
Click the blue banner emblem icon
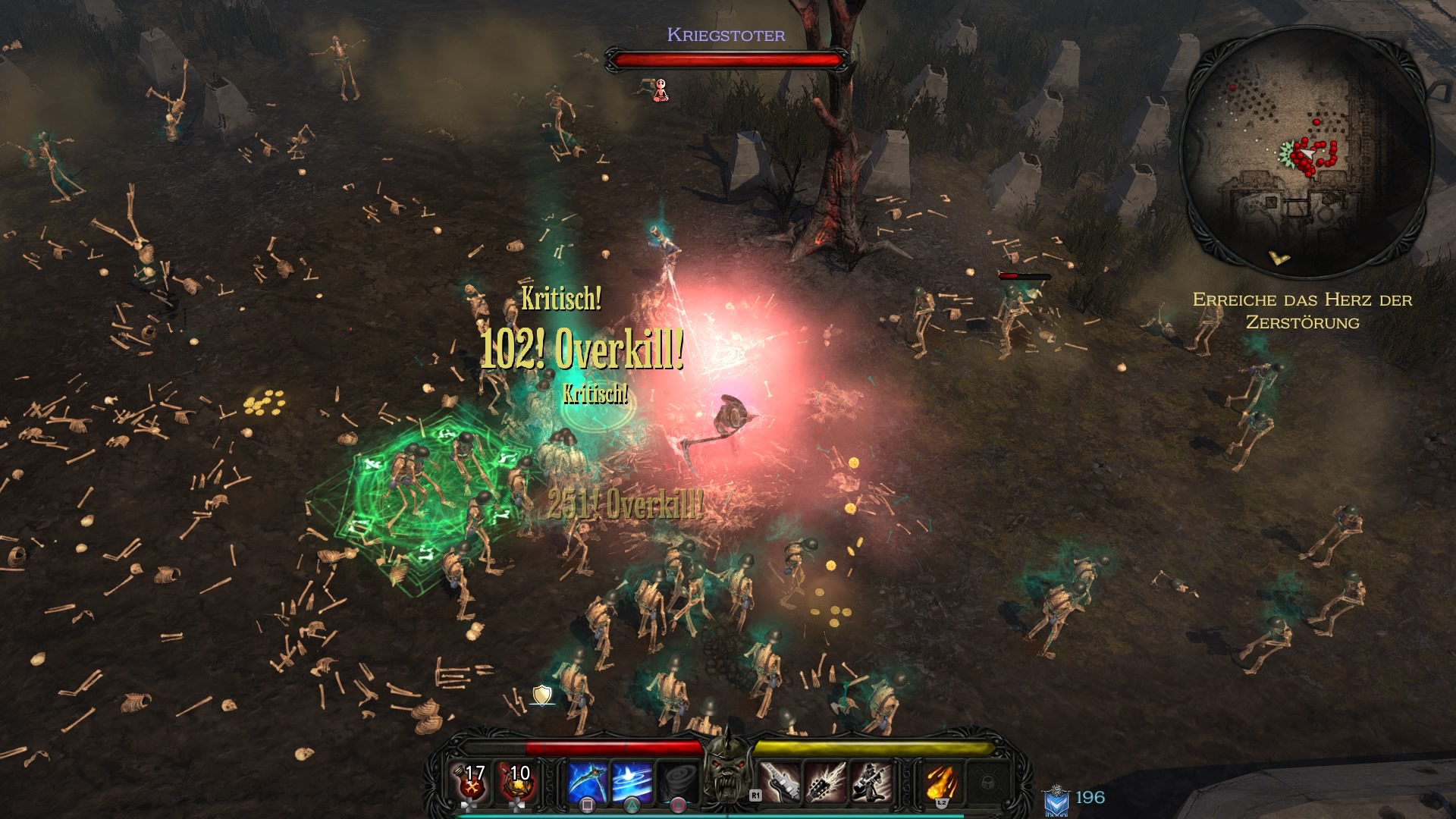tap(1056, 800)
